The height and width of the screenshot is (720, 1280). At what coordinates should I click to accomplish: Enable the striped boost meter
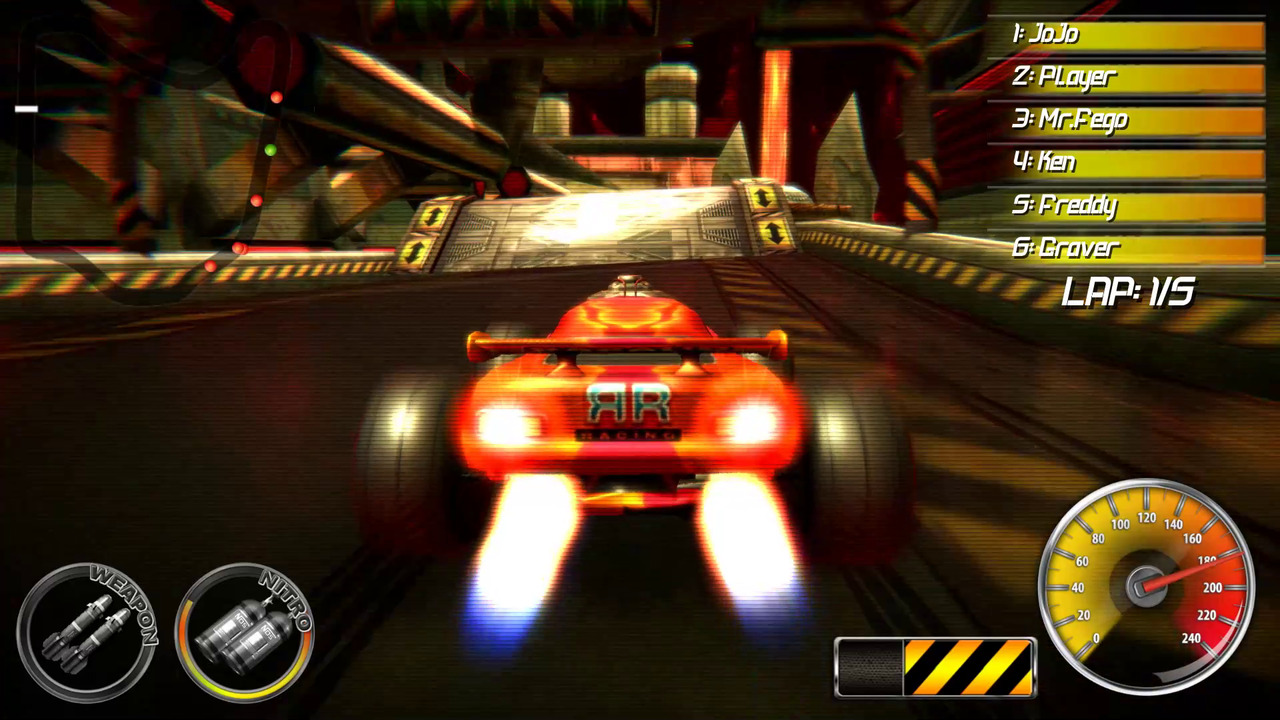(x=935, y=665)
